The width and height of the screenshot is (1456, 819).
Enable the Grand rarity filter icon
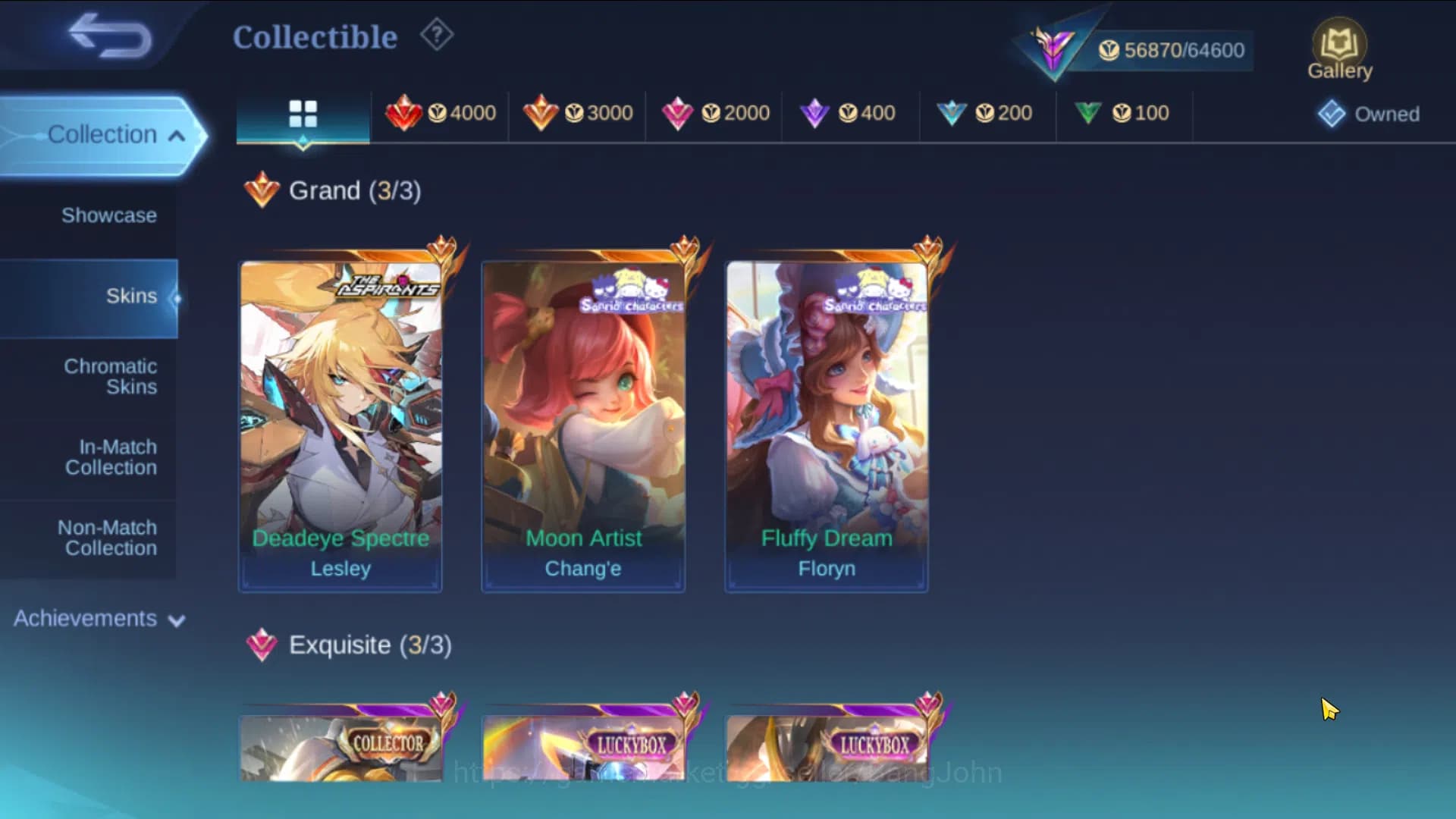click(260, 190)
